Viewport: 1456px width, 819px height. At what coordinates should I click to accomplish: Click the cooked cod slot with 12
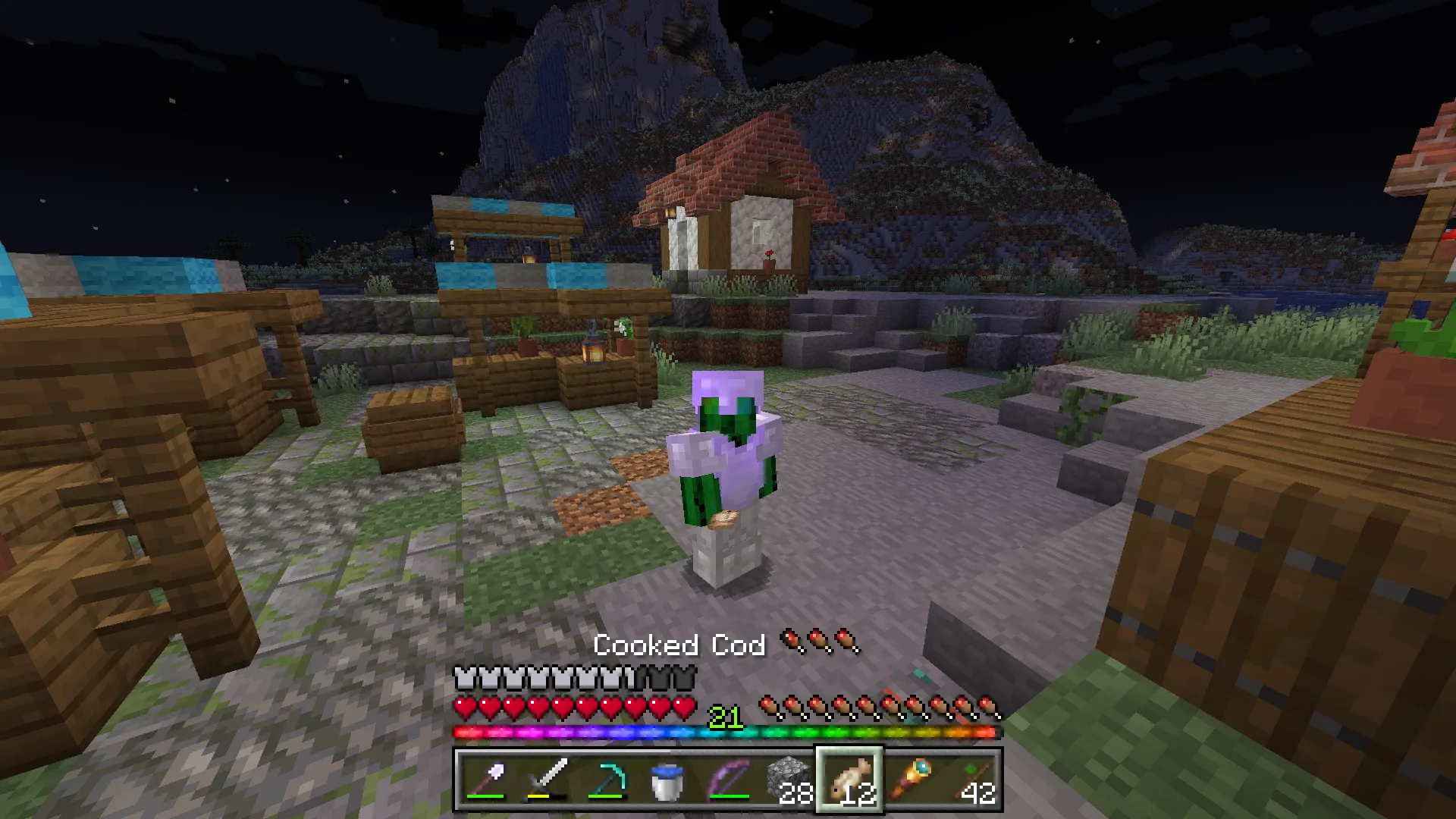849,780
